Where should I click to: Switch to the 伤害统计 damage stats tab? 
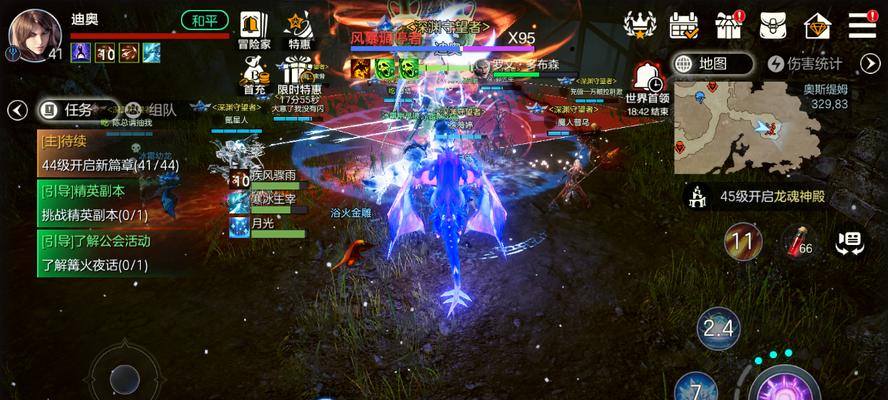pos(806,64)
